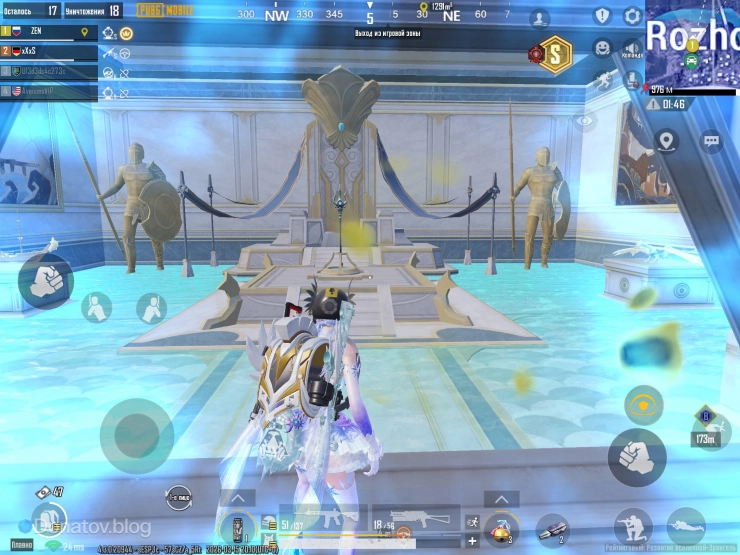Toggle the team voice speaker

click(x=632, y=48)
